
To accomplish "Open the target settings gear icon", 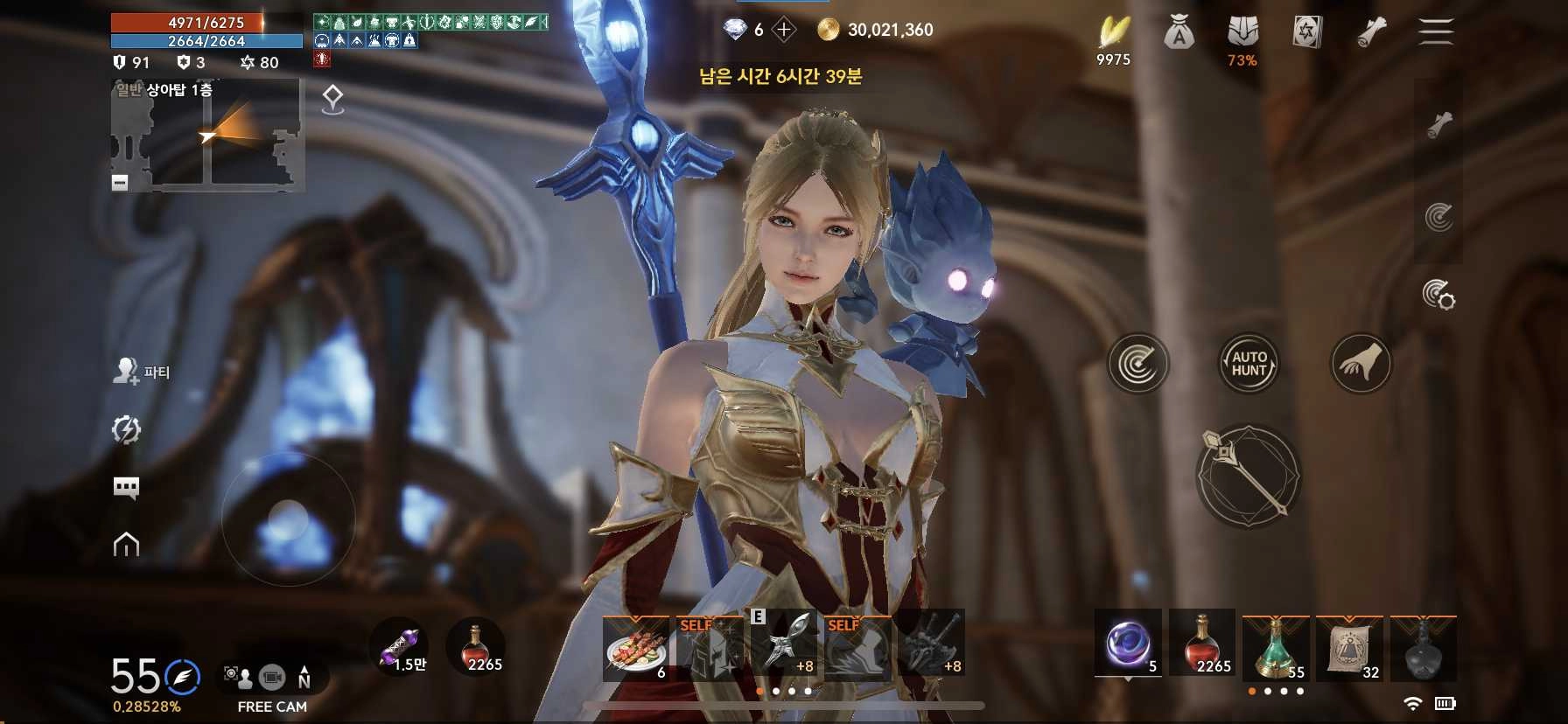I will [x=1438, y=295].
